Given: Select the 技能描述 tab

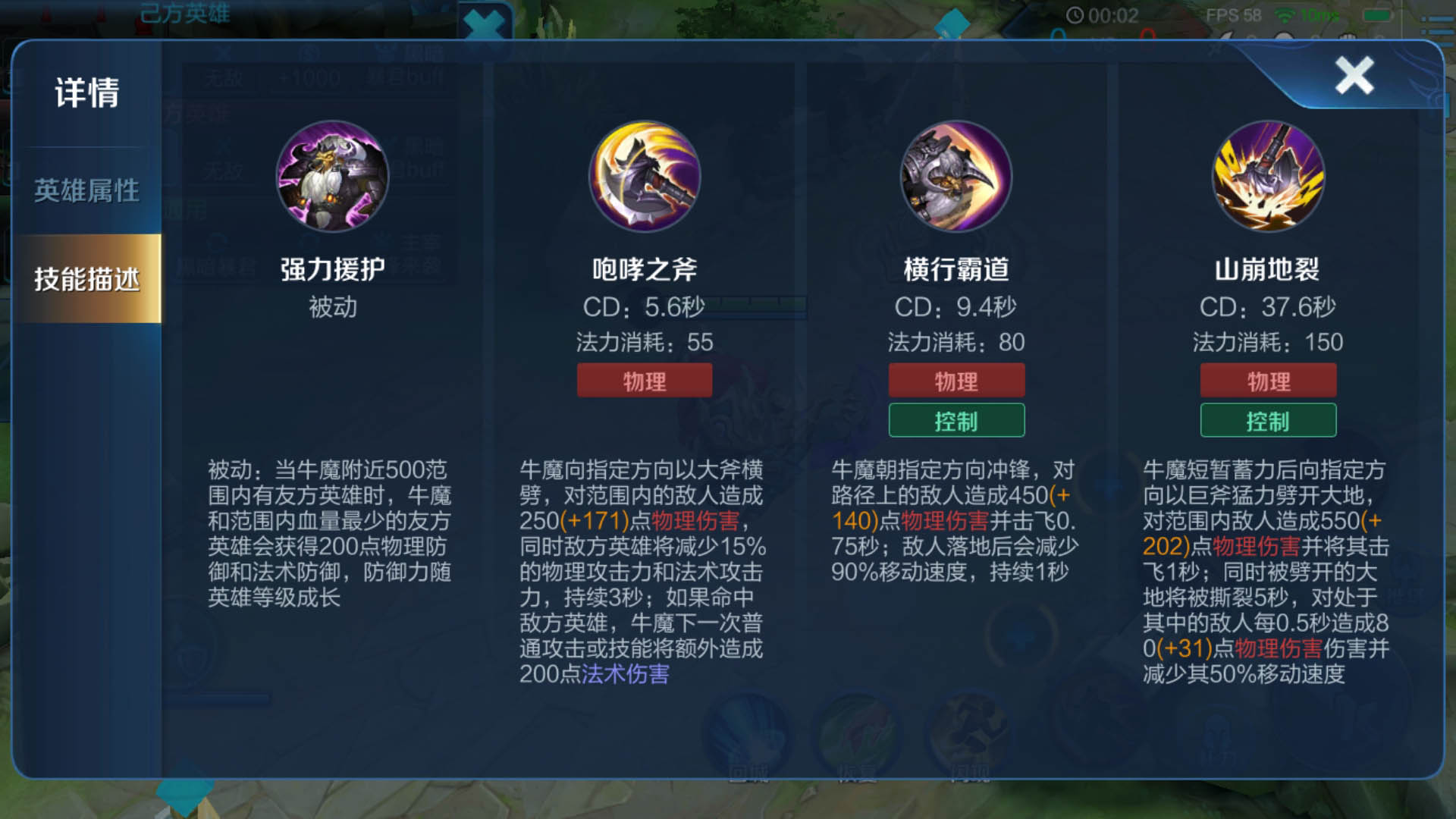Looking at the screenshot, I should click(86, 279).
